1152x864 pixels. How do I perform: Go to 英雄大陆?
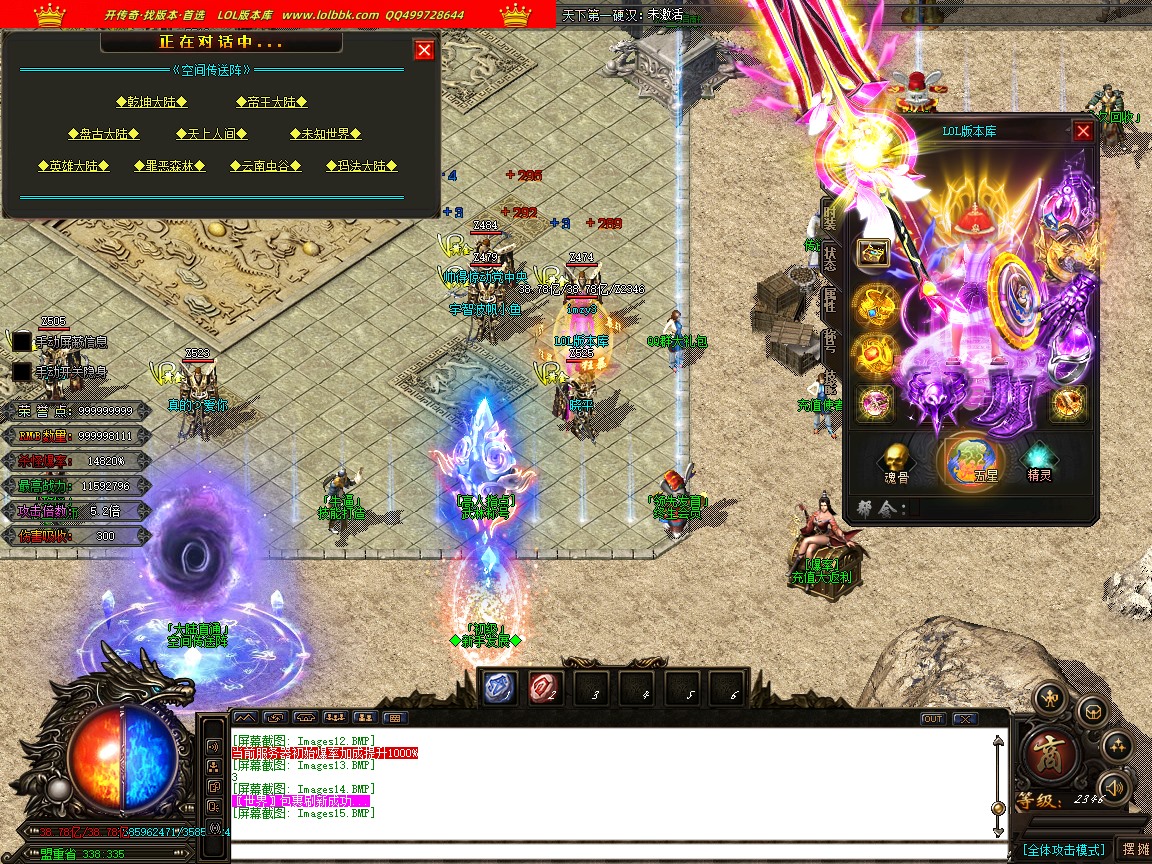click(73, 166)
